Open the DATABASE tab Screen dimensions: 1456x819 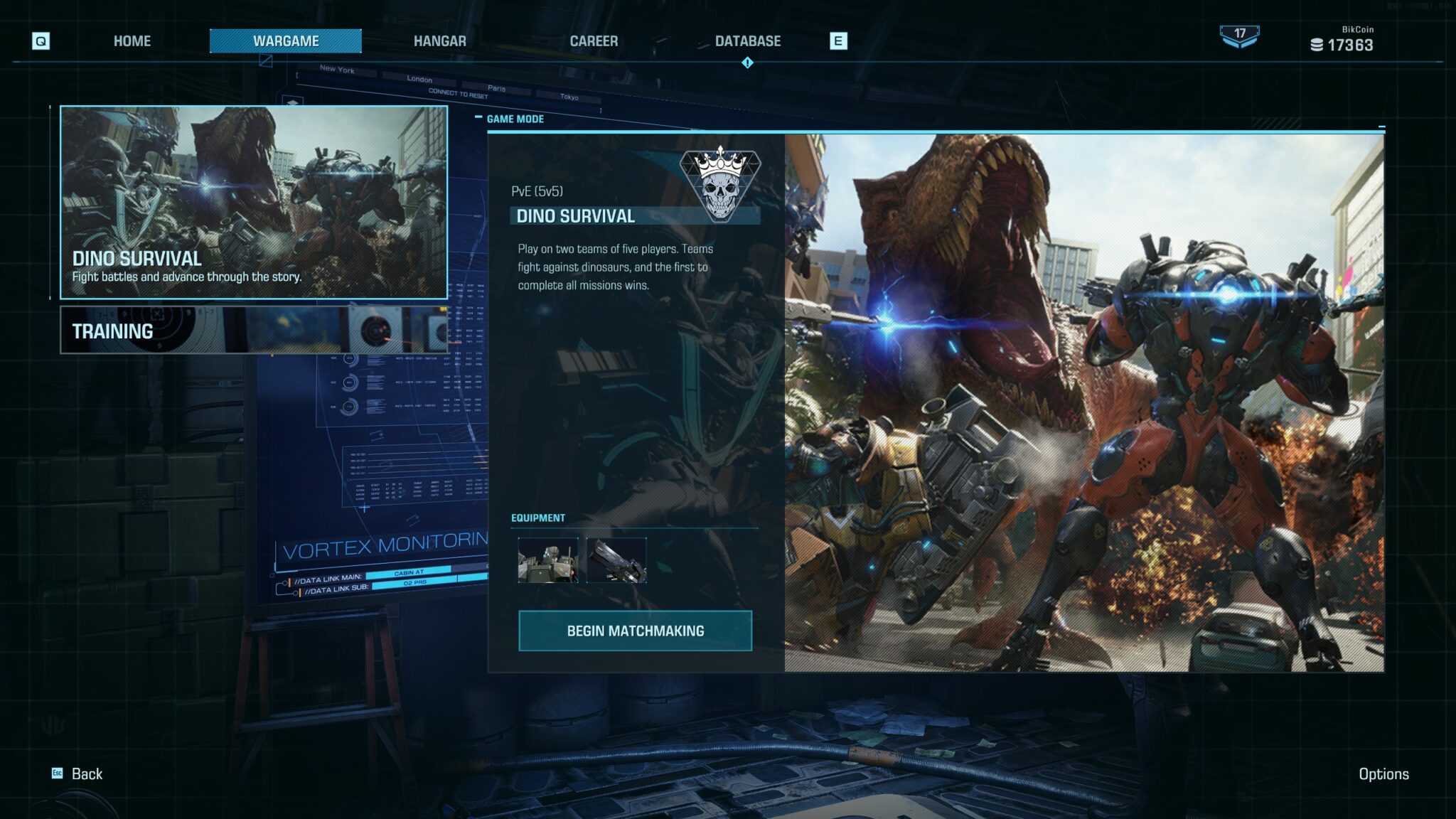pos(748,41)
